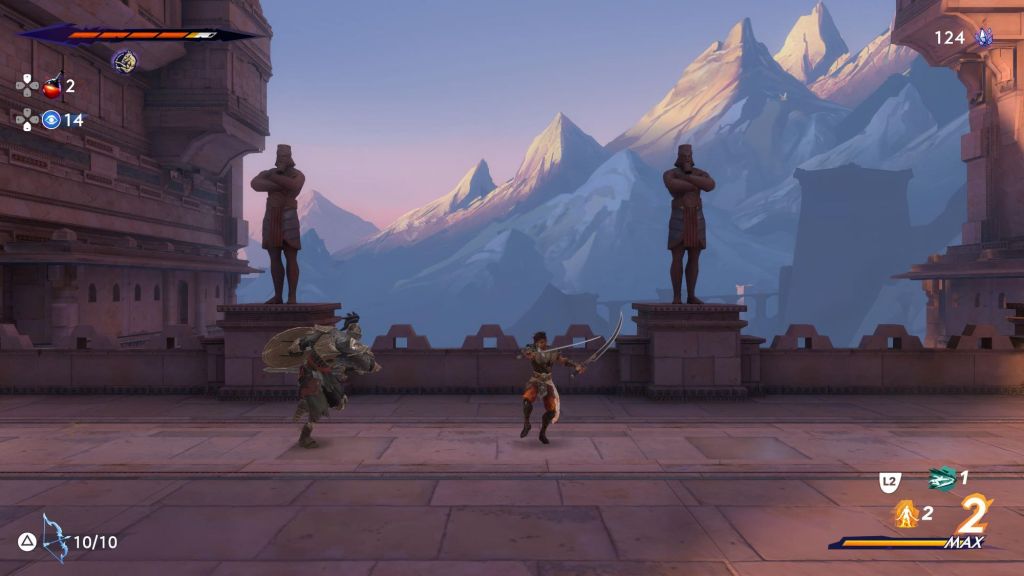The image size is (1024, 576).
Task: Click the Time Crystals currency icon
Action: (984, 38)
